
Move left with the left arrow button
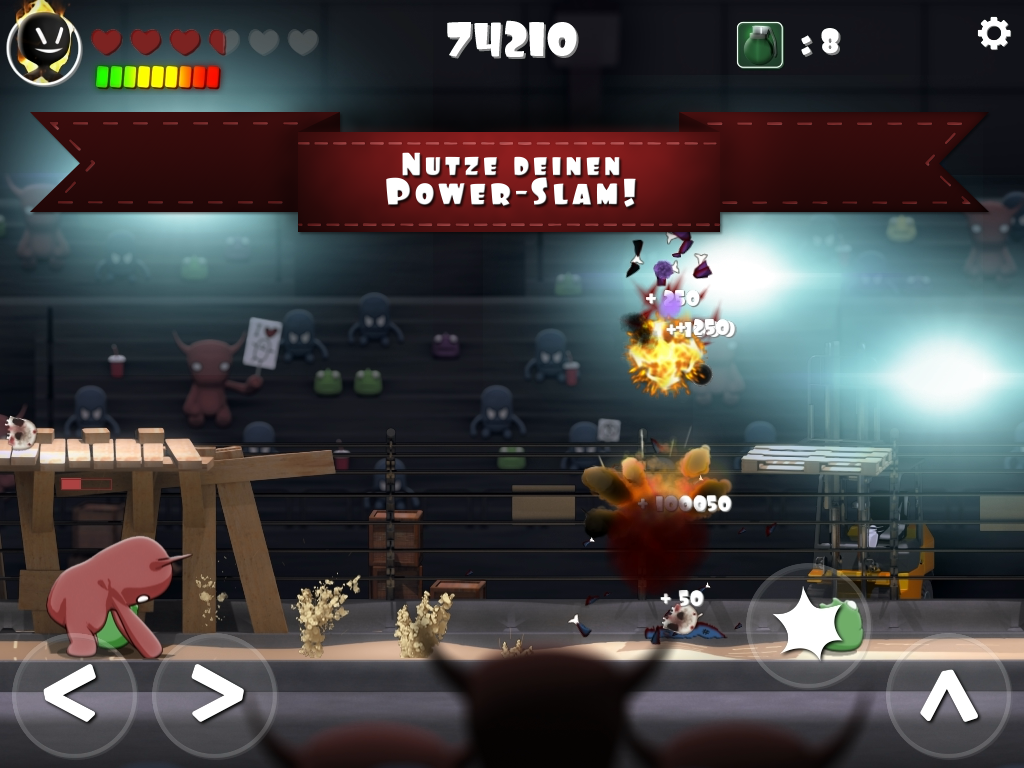(x=73, y=692)
